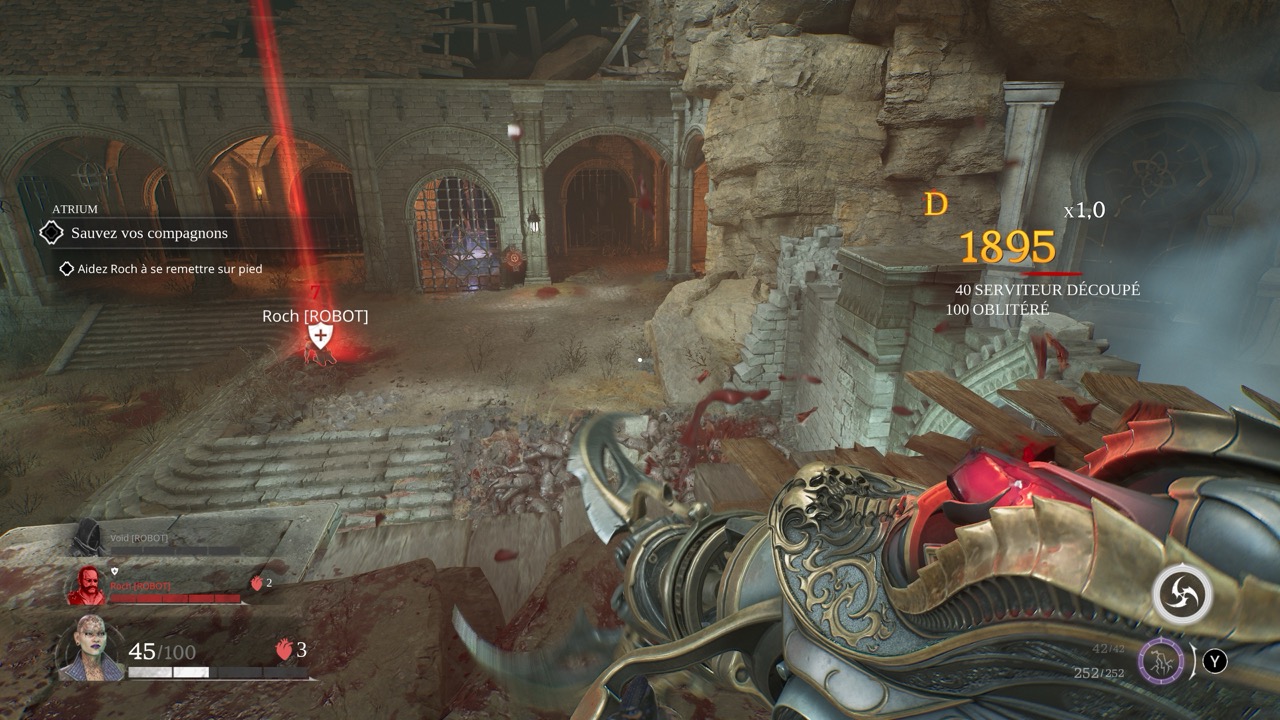Click the player character portrait
The image size is (1280, 720).
tap(91, 649)
